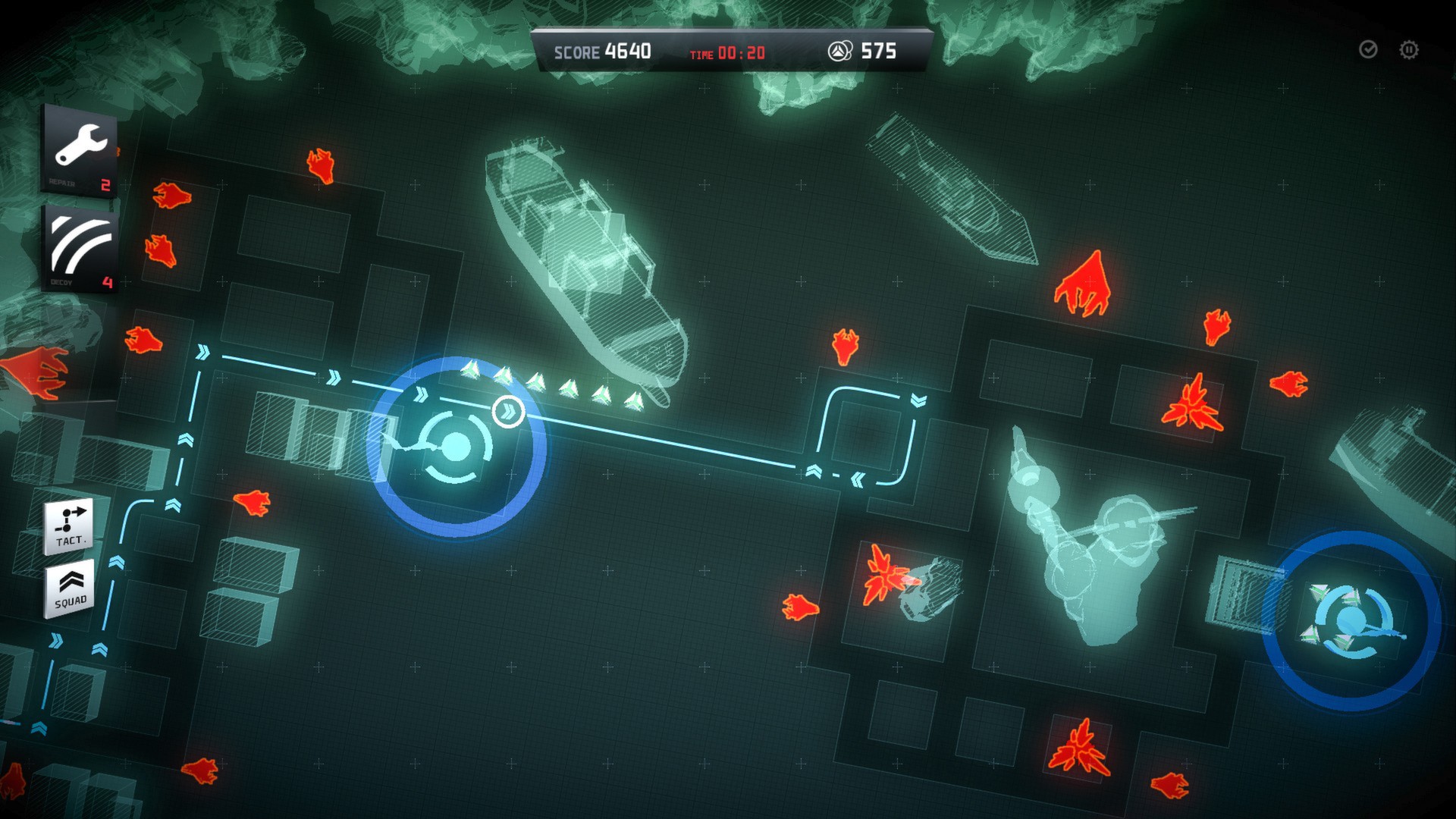Screen dimensions: 1456x819
Task: Open the TACT tactical map icon
Action: point(67,525)
